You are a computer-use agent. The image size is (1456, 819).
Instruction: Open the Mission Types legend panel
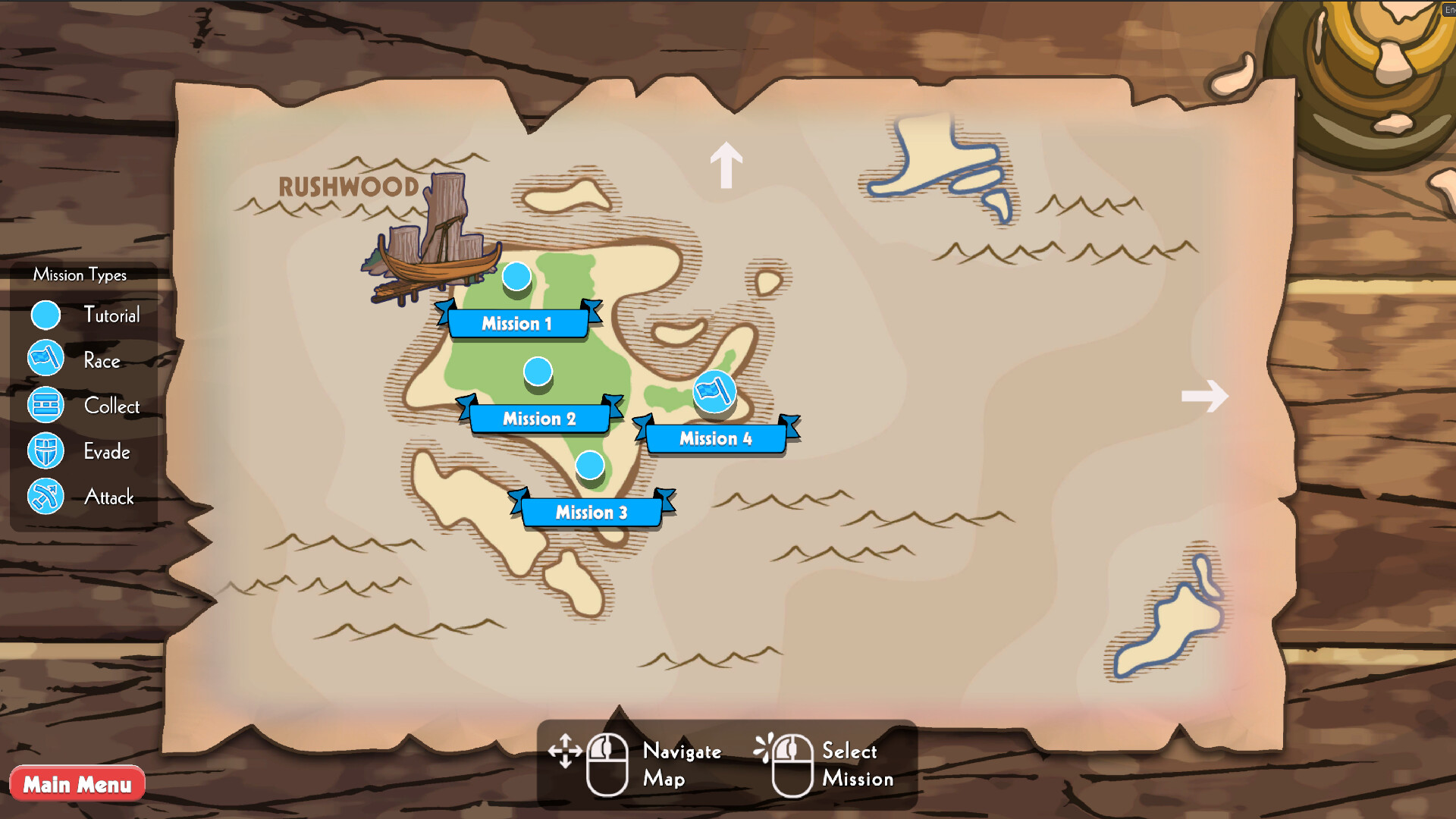click(x=80, y=275)
